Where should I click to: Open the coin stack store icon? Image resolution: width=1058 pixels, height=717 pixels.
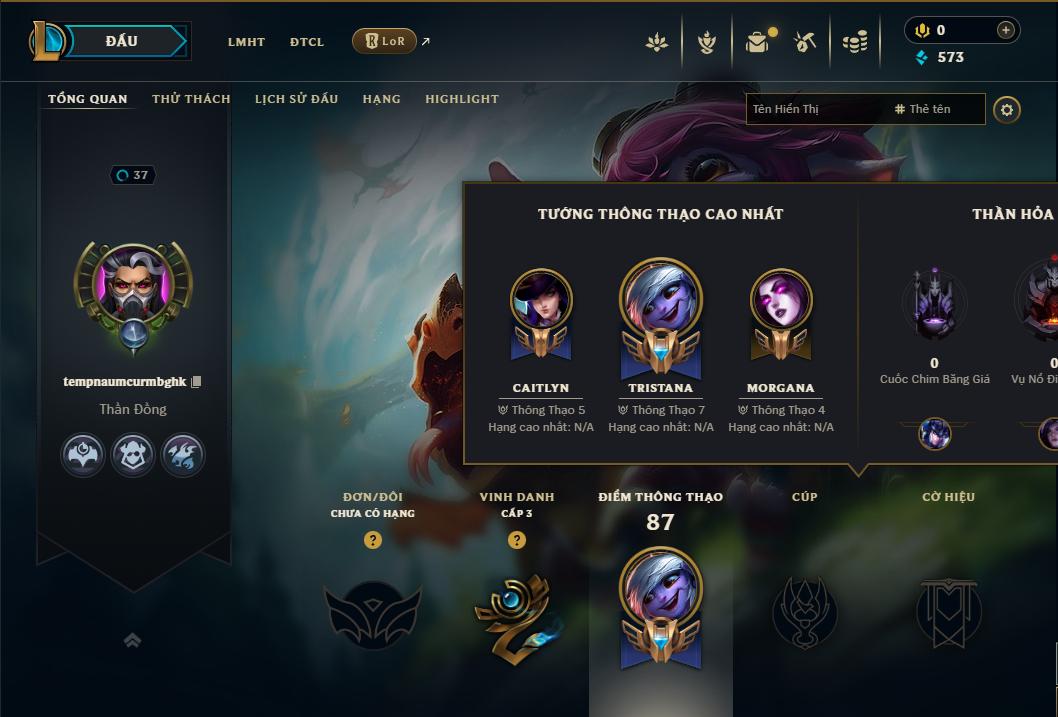click(x=855, y=42)
